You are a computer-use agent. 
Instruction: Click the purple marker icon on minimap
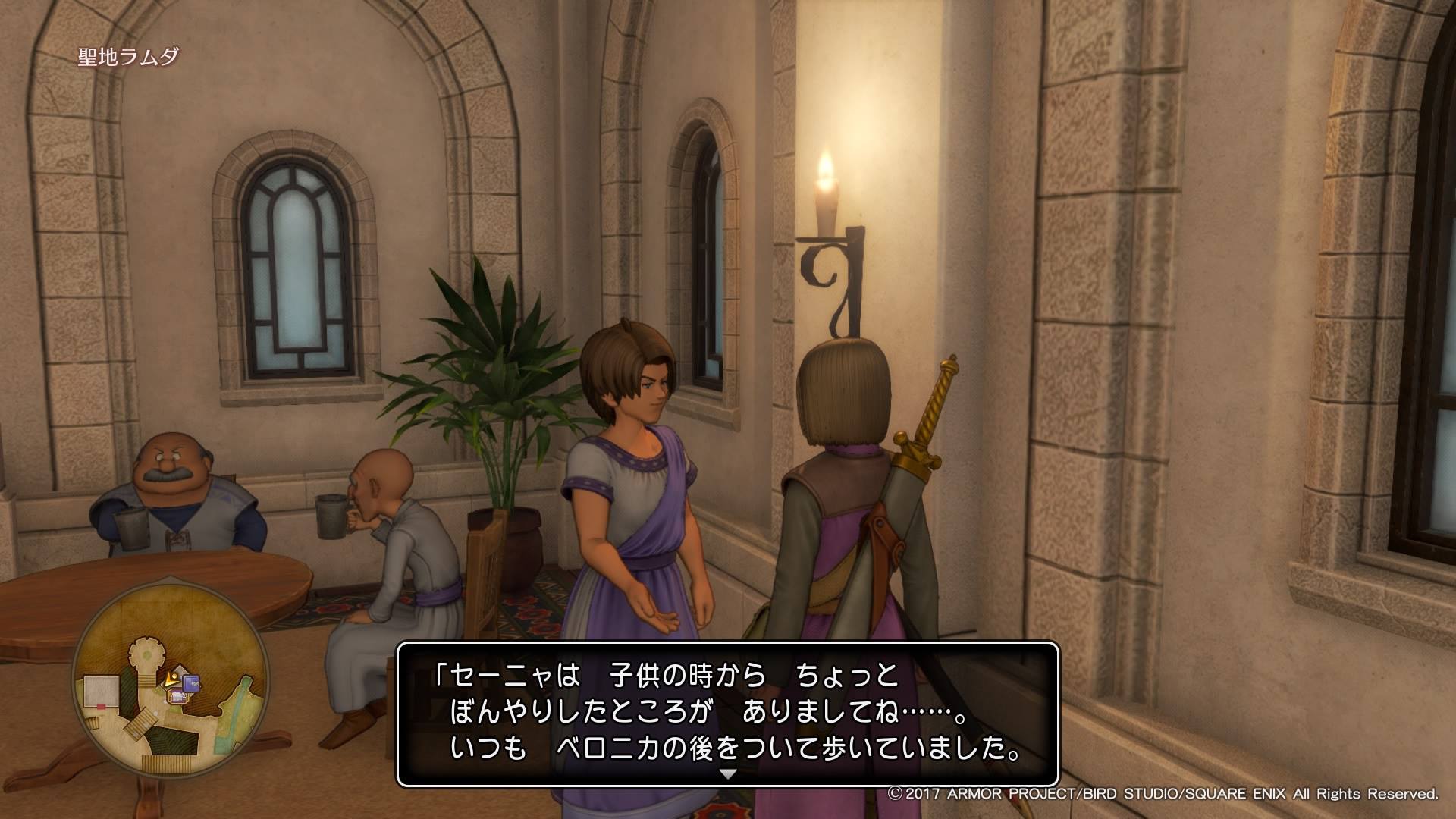pos(191,682)
